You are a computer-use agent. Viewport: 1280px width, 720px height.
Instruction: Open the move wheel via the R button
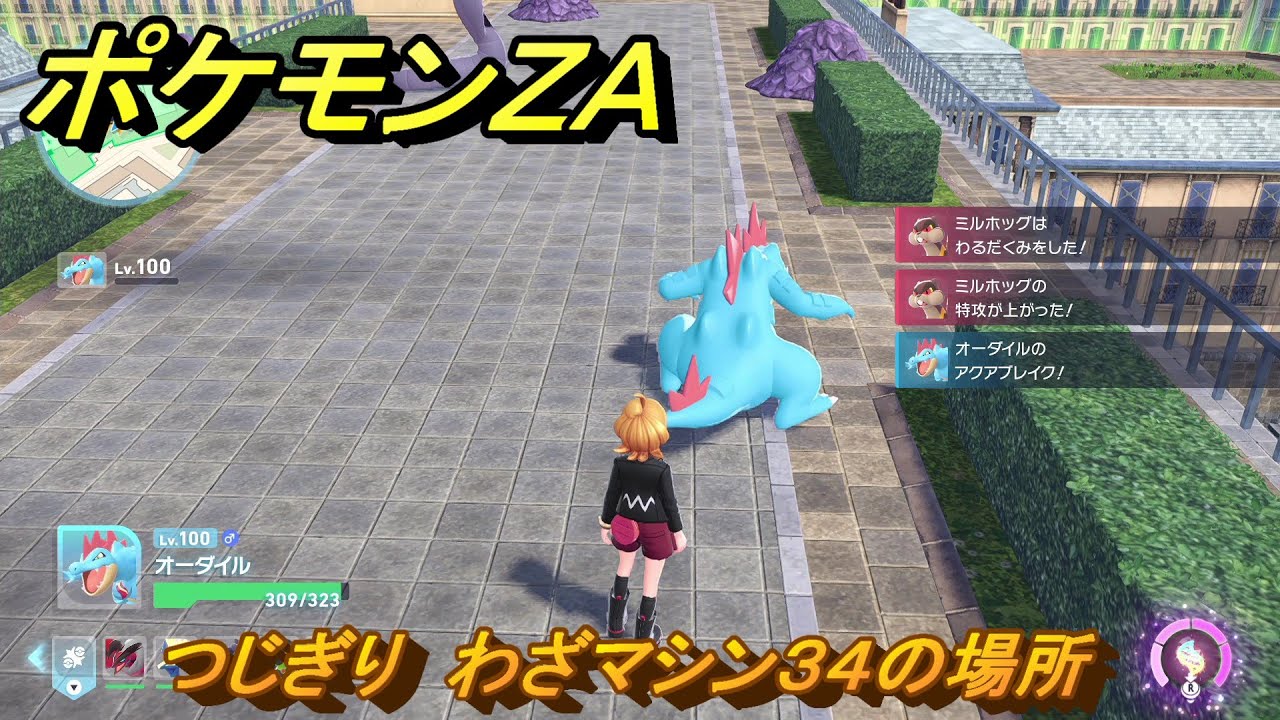[x=1192, y=687]
